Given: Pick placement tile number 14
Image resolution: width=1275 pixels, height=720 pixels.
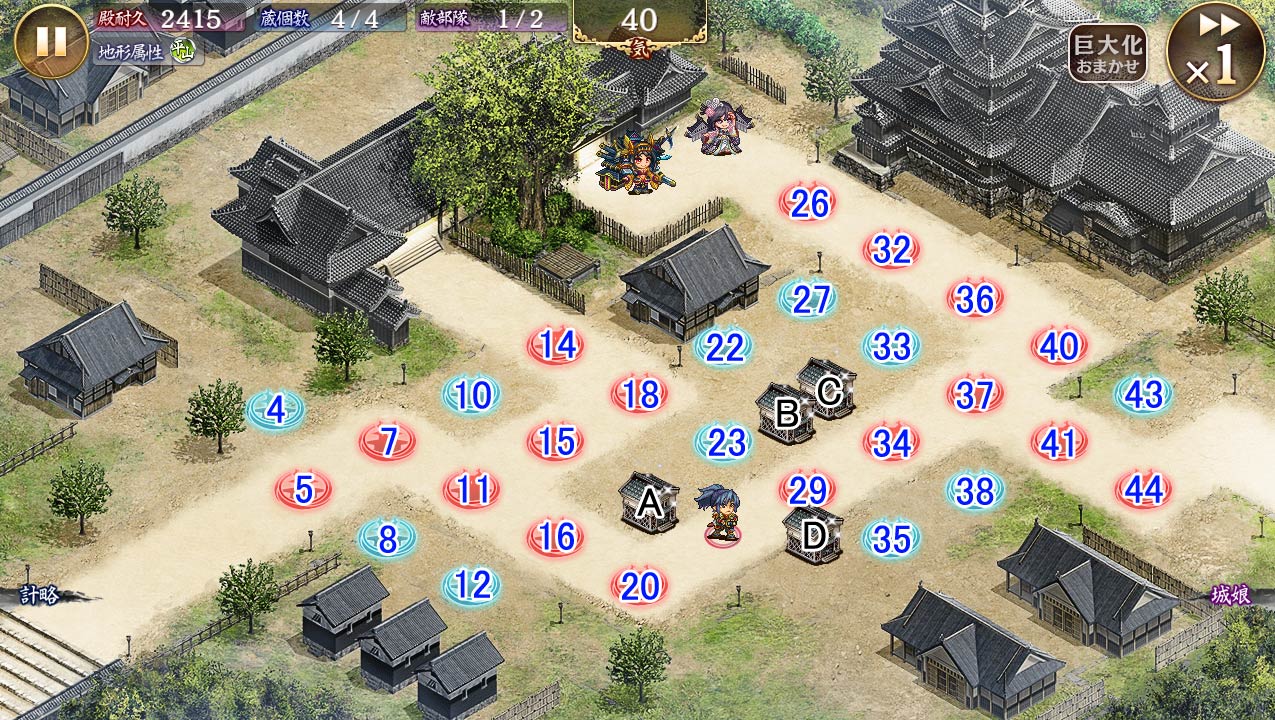Looking at the screenshot, I should click(x=556, y=346).
